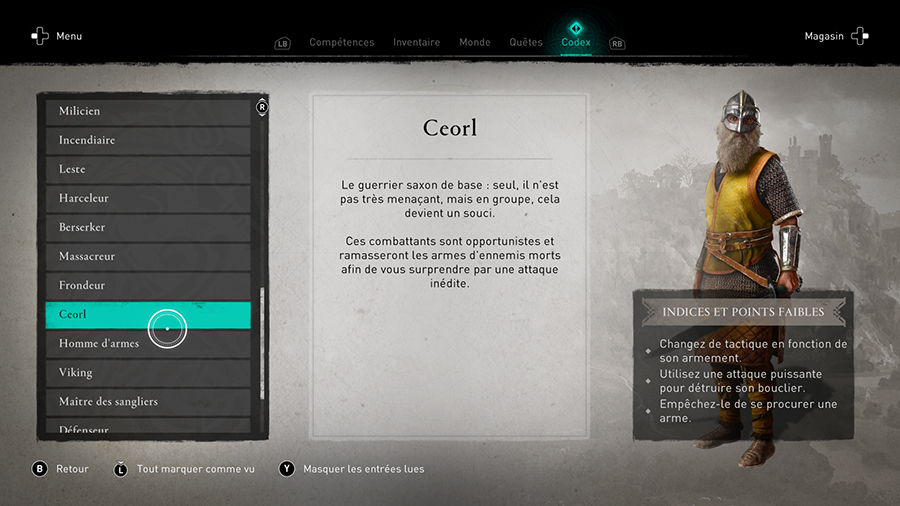Show the Massacreur entry
The image size is (900, 506).
coord(148,256)
